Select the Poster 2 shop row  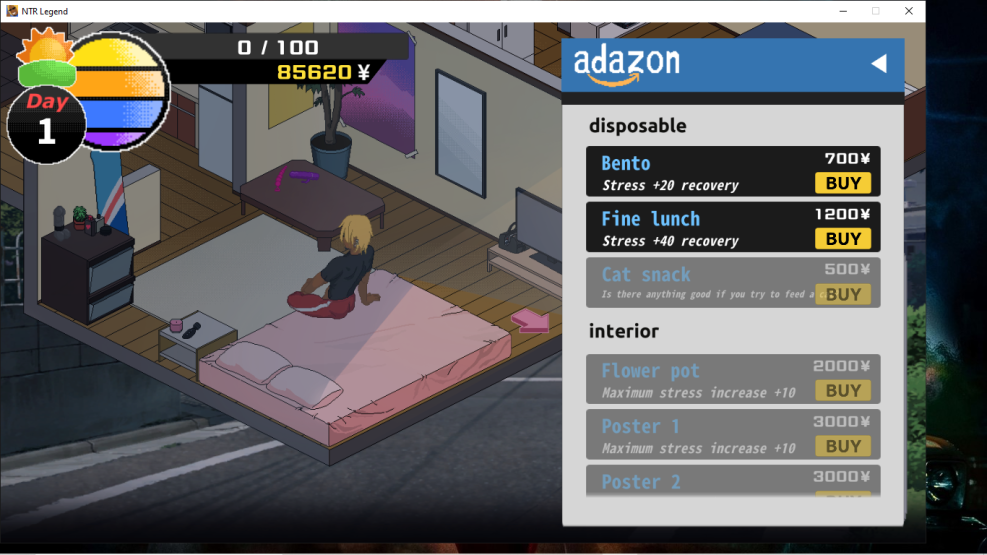(733, 481)
